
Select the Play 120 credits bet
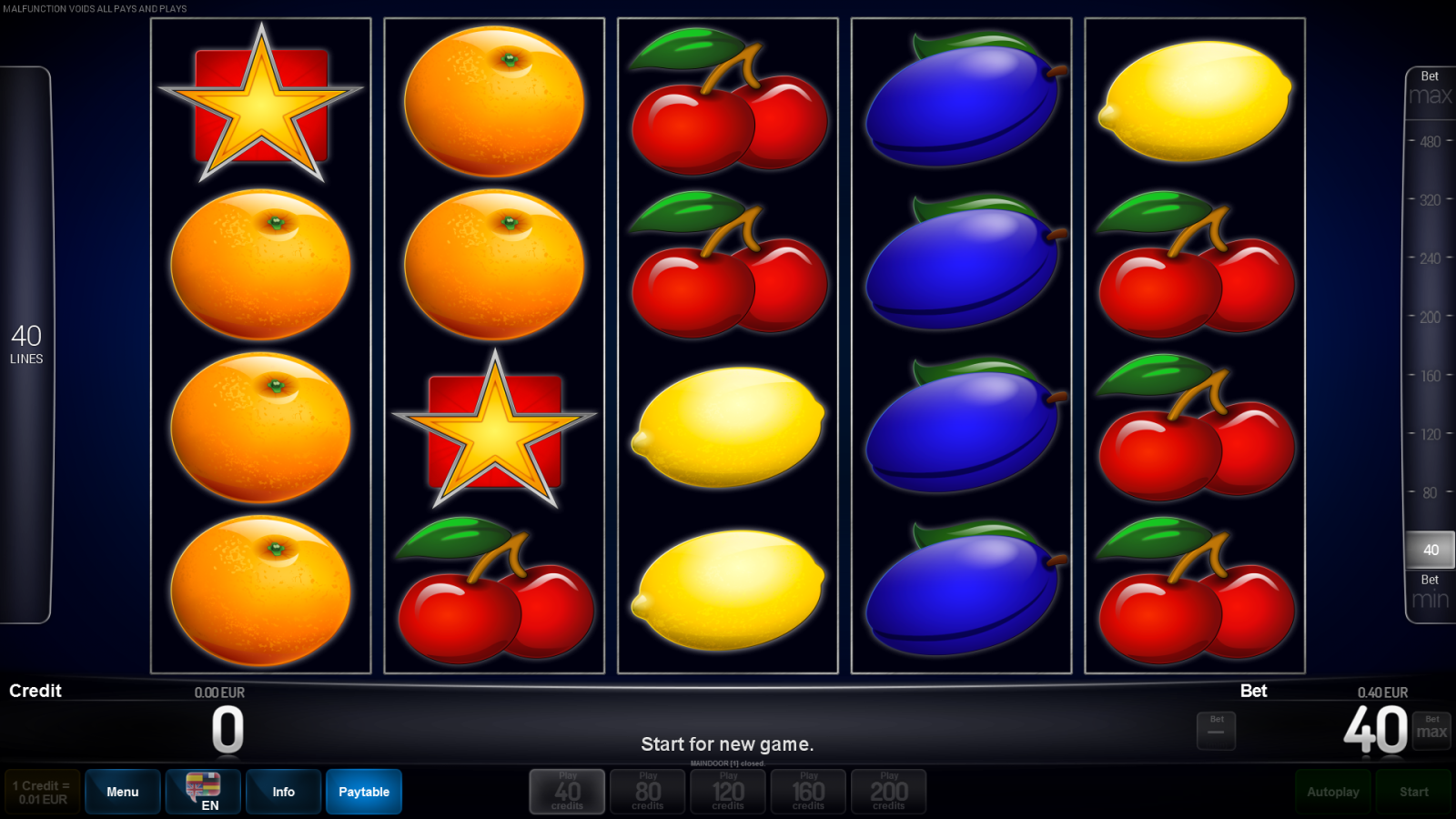point(727,791)
